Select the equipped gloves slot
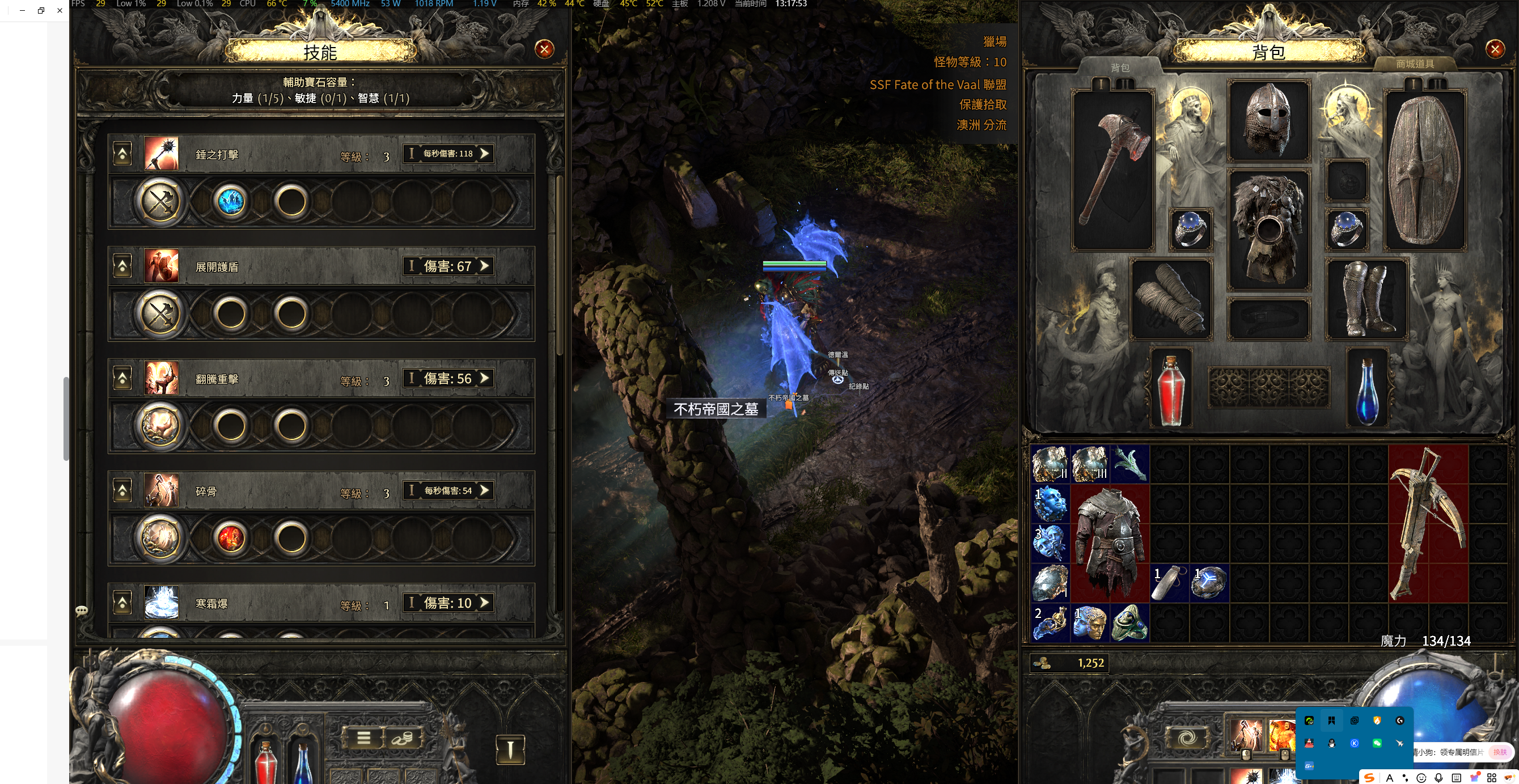The height and width of the screenshot is (784, 1519). (1170, 299)
